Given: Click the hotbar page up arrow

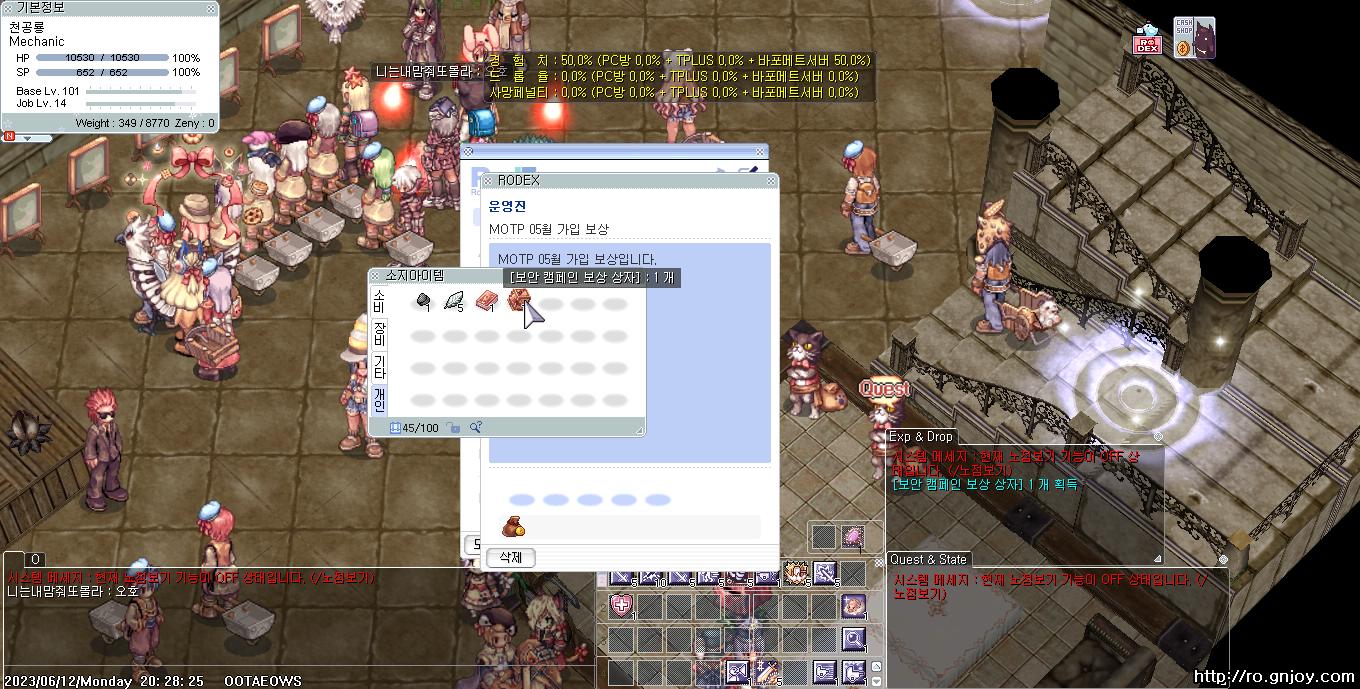Looking at the screenshot, I should coord(877,666).
